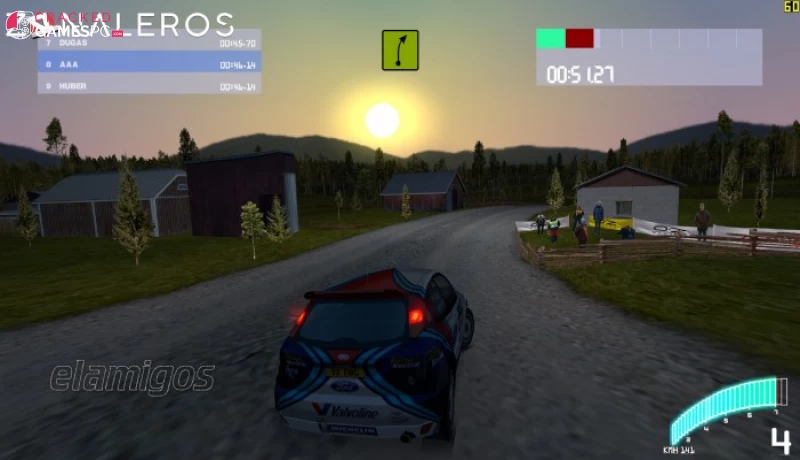
Task: Click the green pacenote turn arrow icon
Action: (x=400, y=49)
